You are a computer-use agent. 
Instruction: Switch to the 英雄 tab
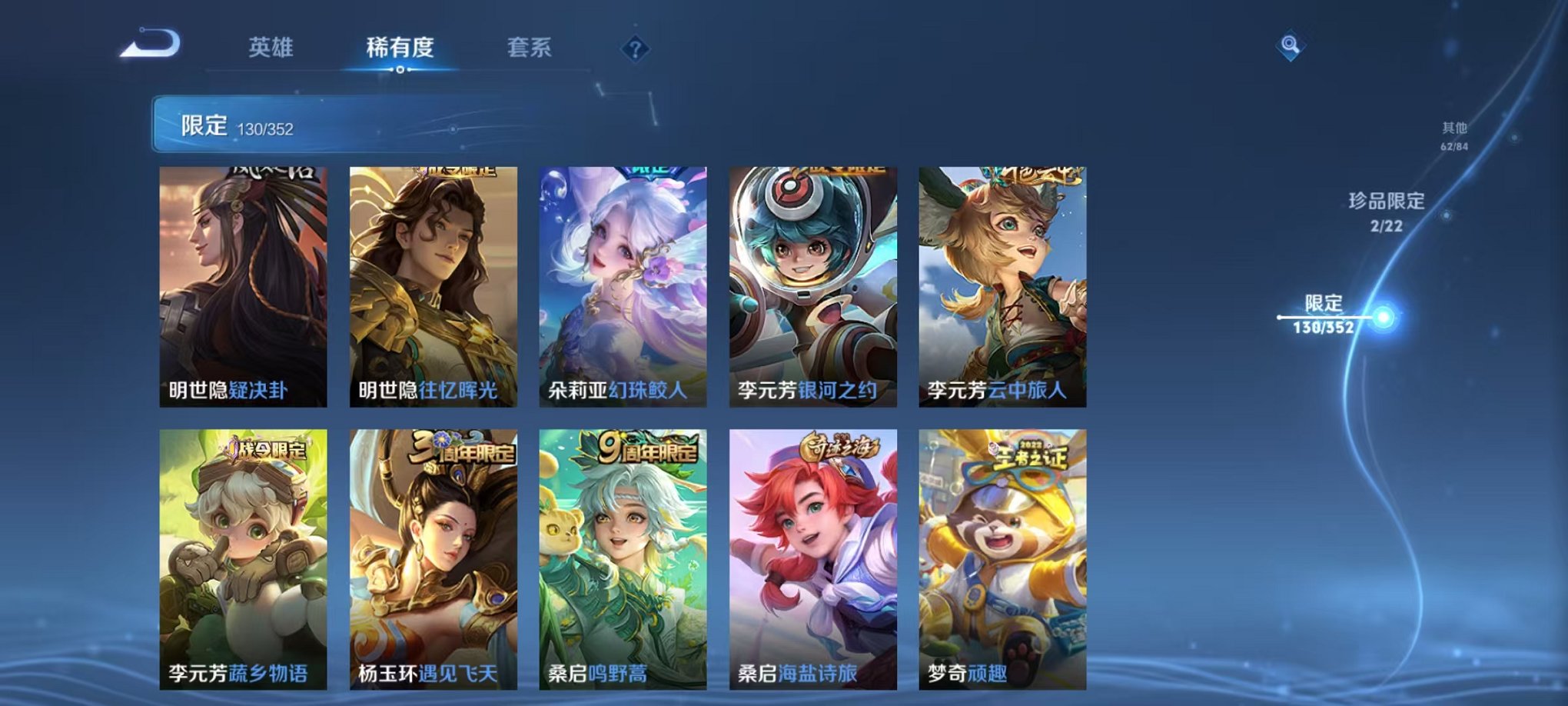tap(270, 48)
